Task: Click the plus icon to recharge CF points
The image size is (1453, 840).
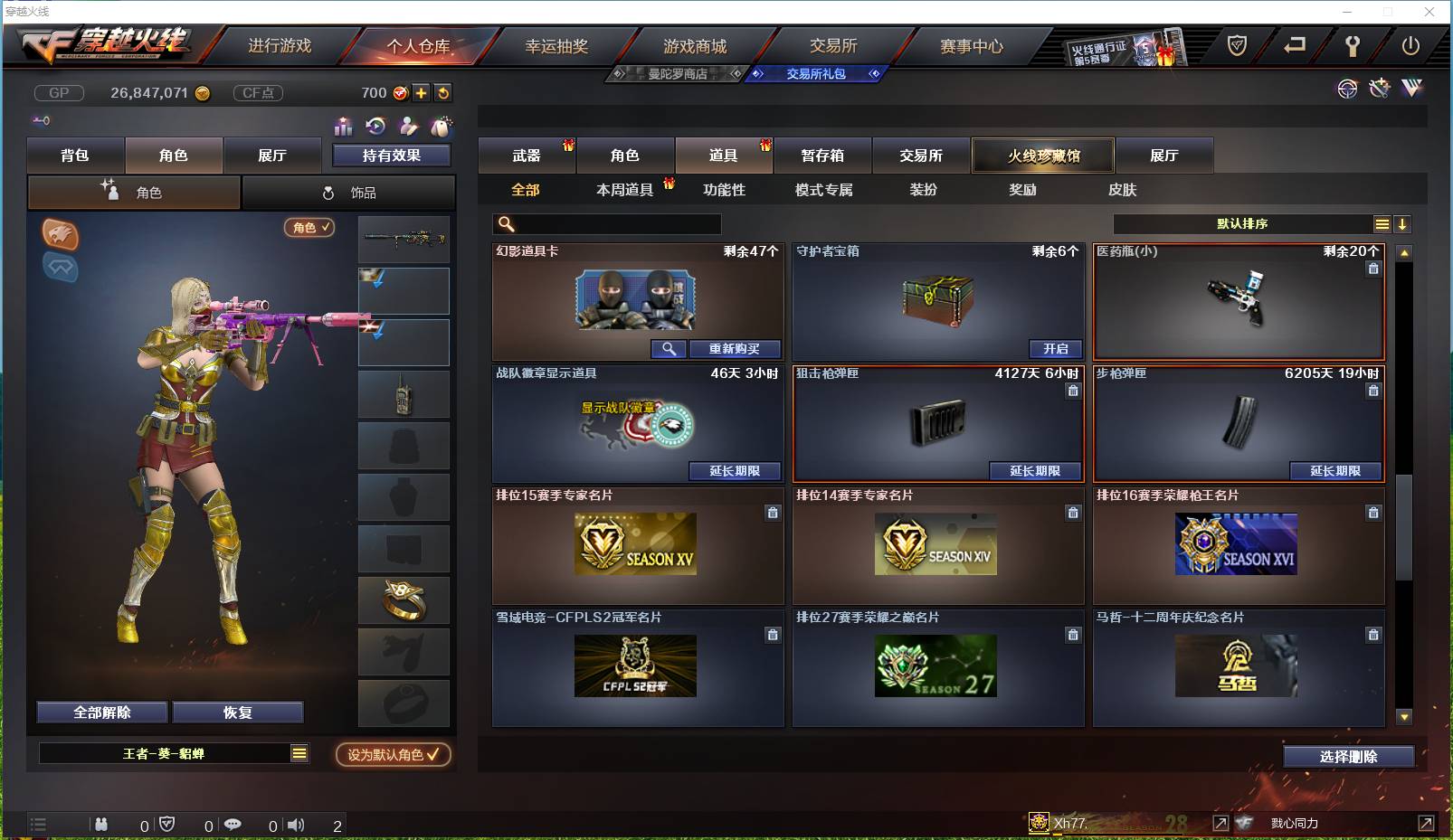Action: (x=422, y=92)
